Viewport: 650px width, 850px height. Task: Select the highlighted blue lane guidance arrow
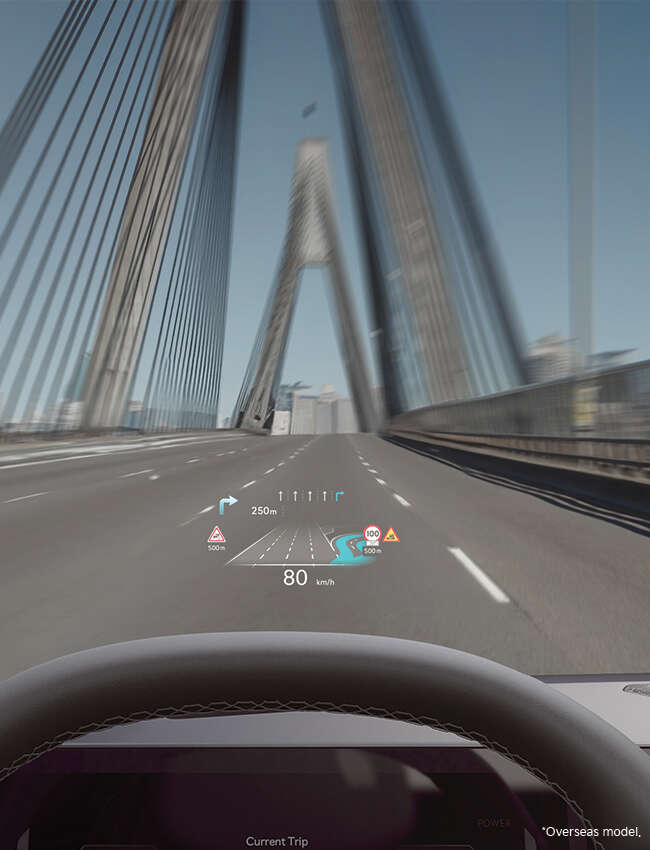click(339, 494)
